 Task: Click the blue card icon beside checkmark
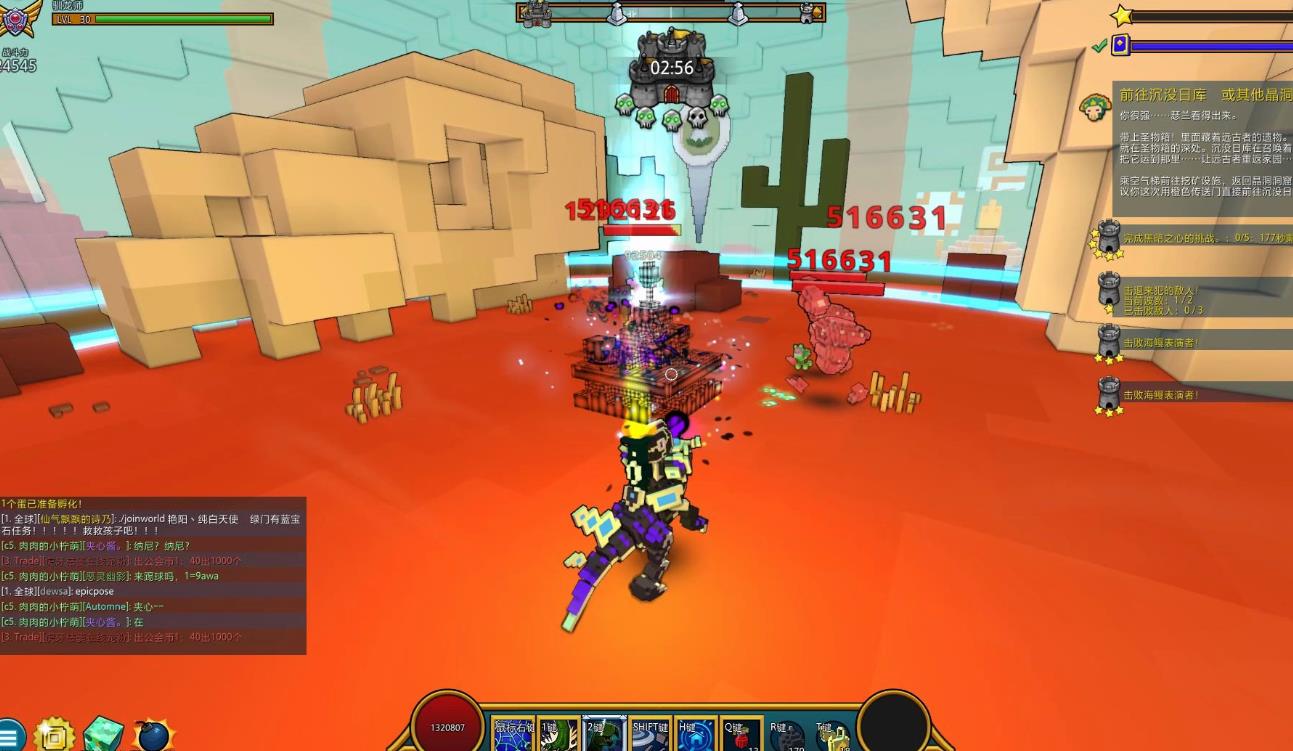click(1120, 45)
